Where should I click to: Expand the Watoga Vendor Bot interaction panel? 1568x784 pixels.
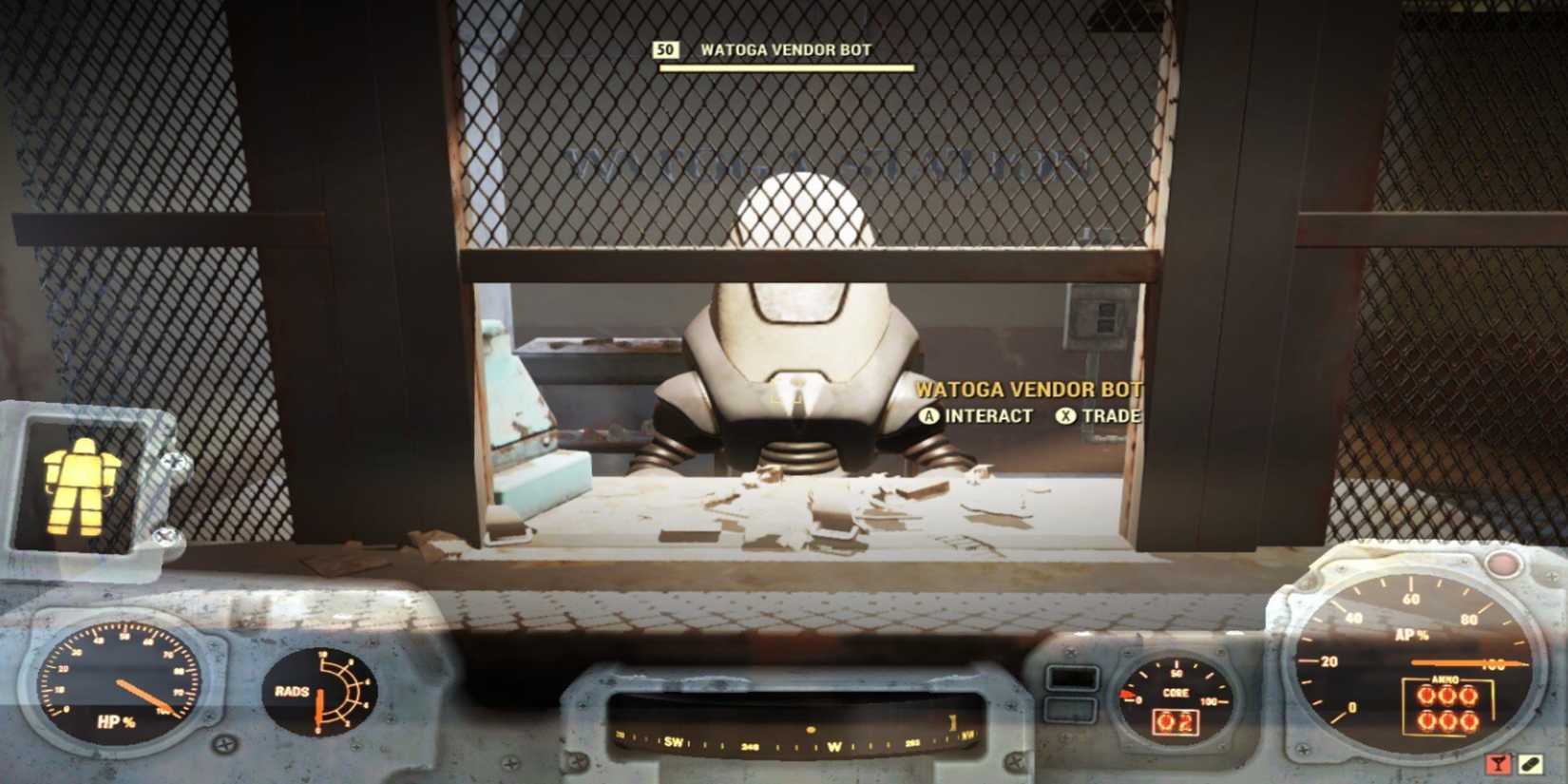tap(1029, 401)
